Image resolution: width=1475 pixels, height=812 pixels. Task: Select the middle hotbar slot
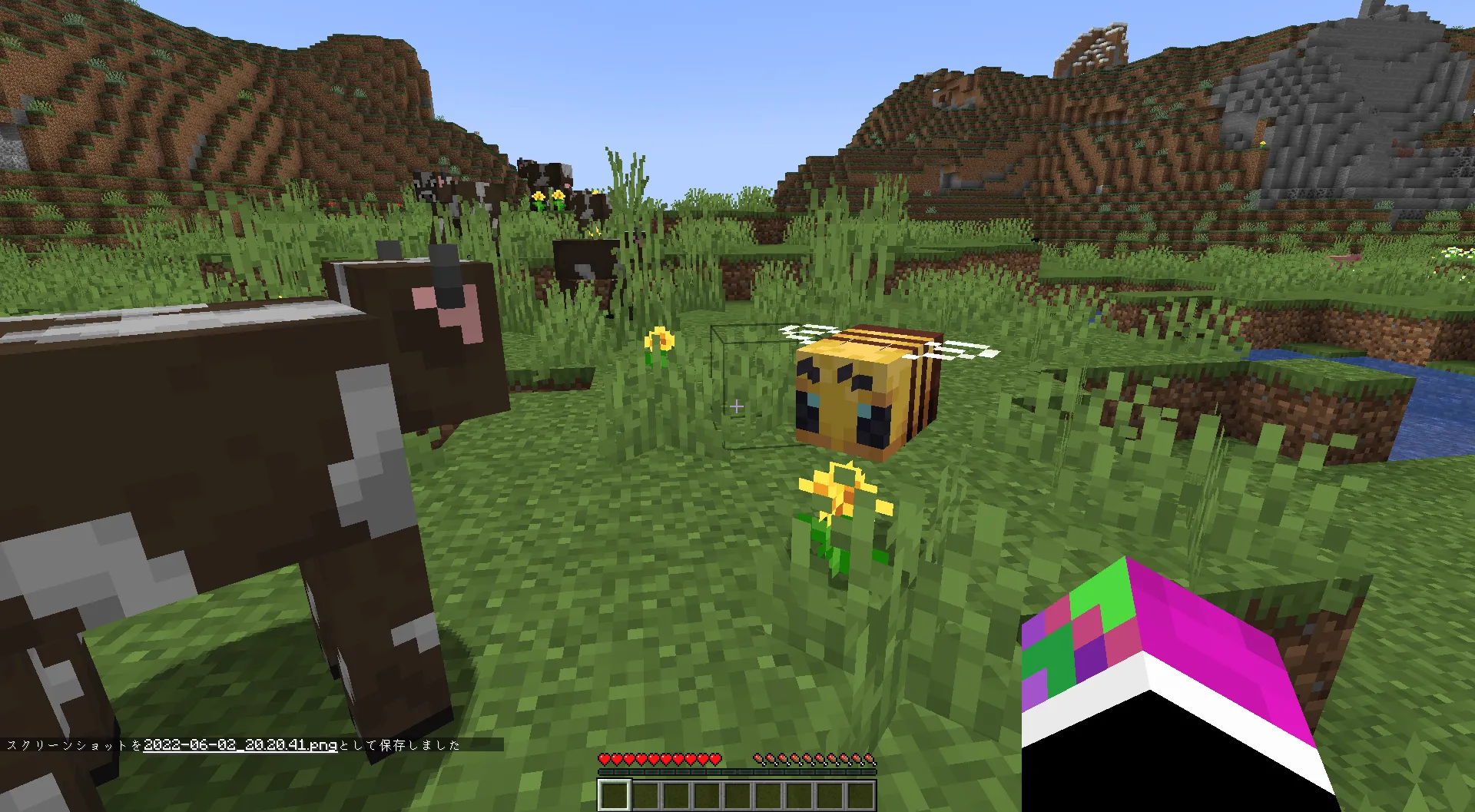pyautogui.click(x=740, y=795)
